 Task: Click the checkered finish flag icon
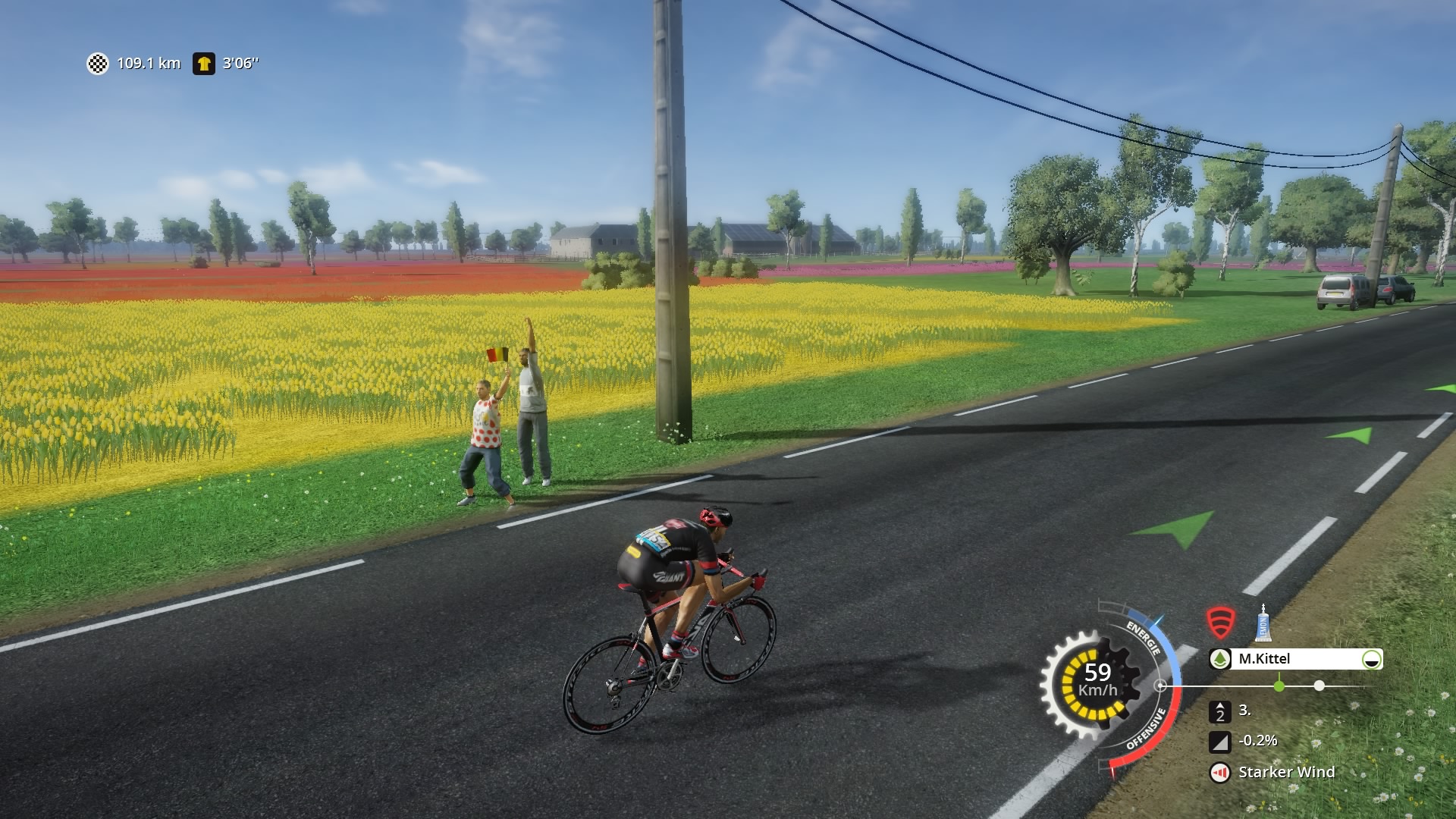pos(98,64)
